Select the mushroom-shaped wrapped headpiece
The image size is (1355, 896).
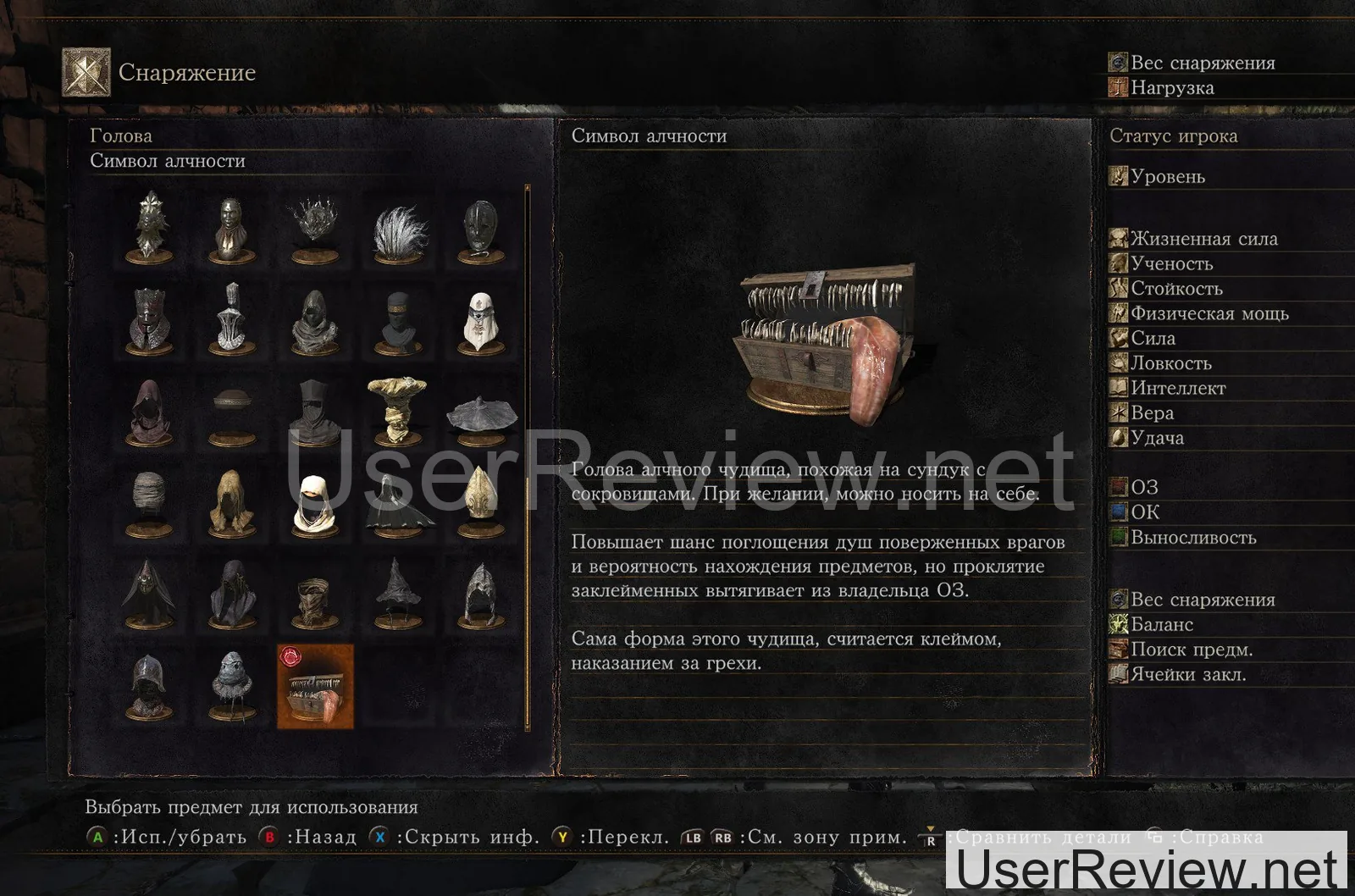[397, 410]
